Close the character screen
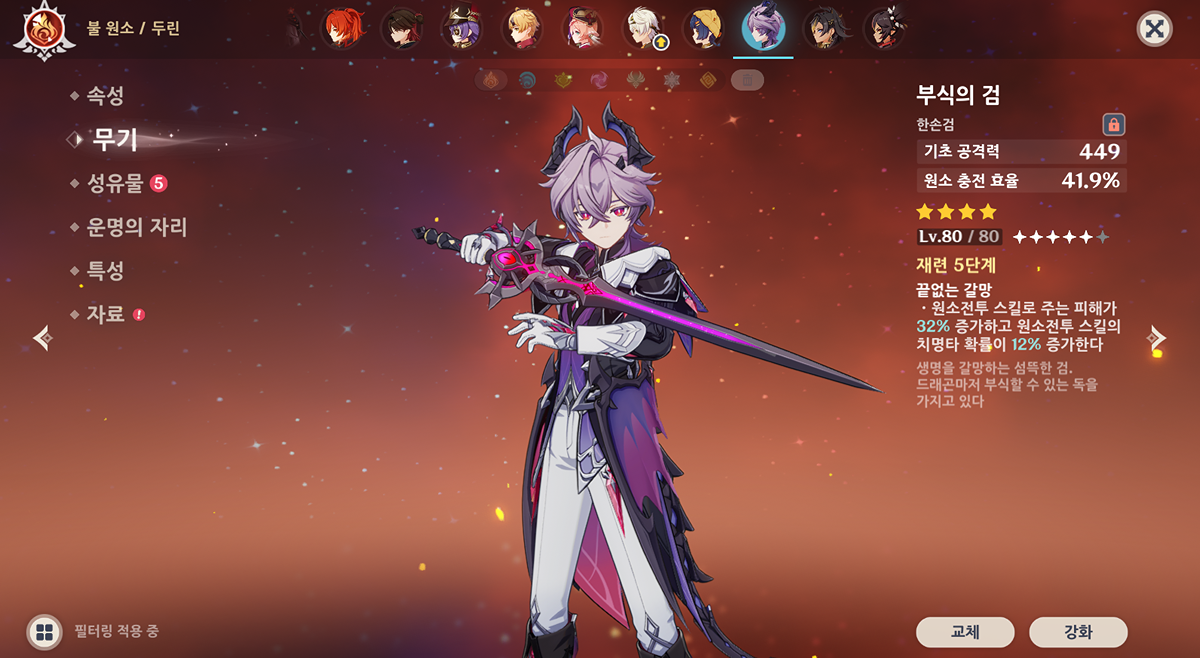 click(1154, 29)
